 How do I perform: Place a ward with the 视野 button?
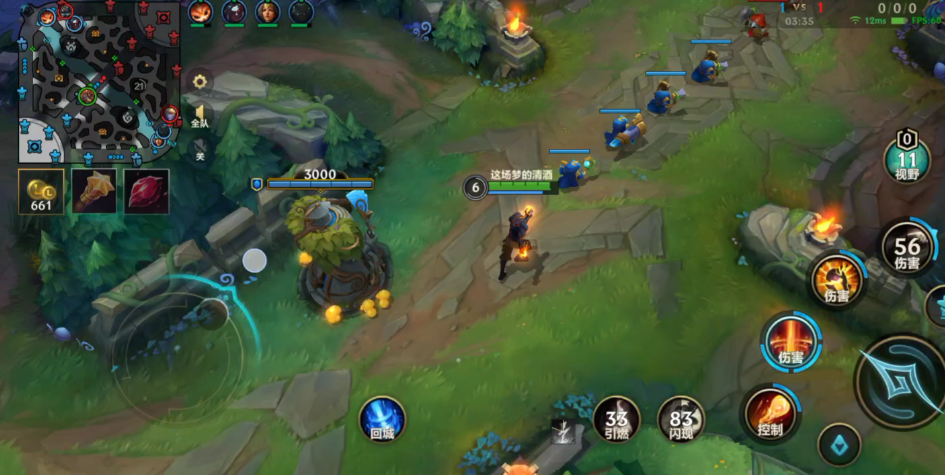(x=907, y=159)
